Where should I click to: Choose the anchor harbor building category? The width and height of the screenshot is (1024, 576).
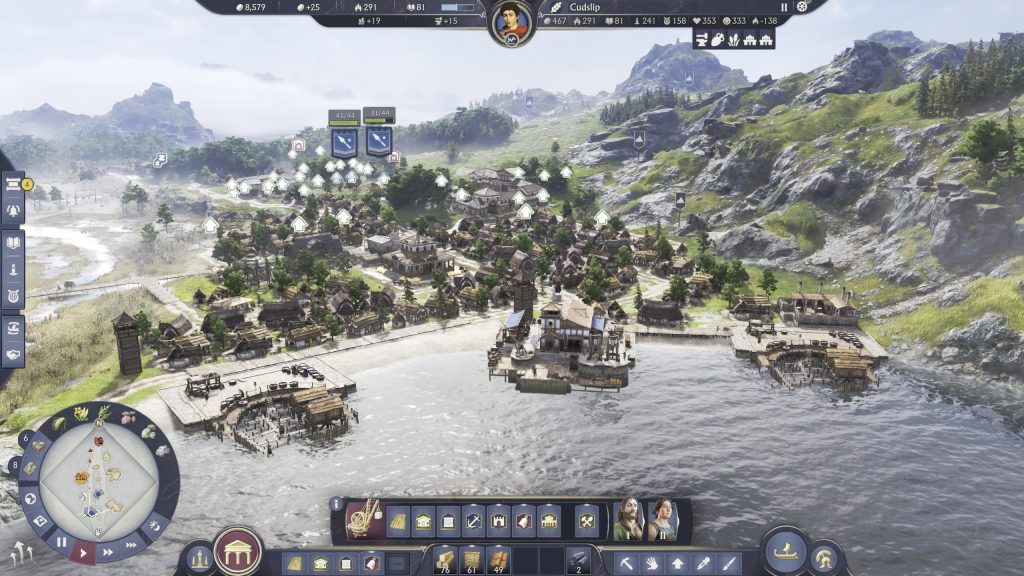click(474, 520)
